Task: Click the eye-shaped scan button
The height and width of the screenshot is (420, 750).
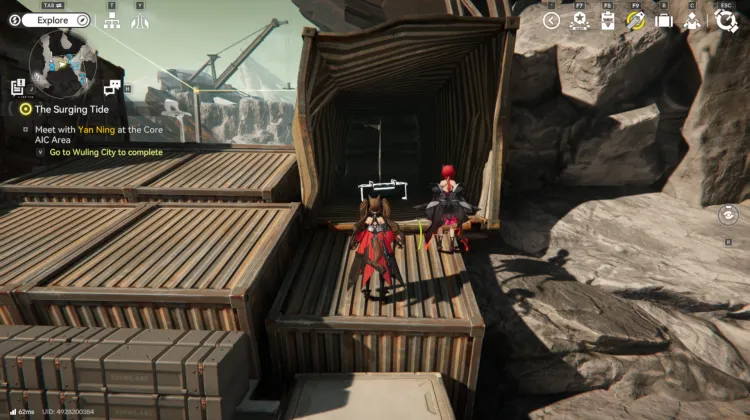Action: click(x=728, y=215)
